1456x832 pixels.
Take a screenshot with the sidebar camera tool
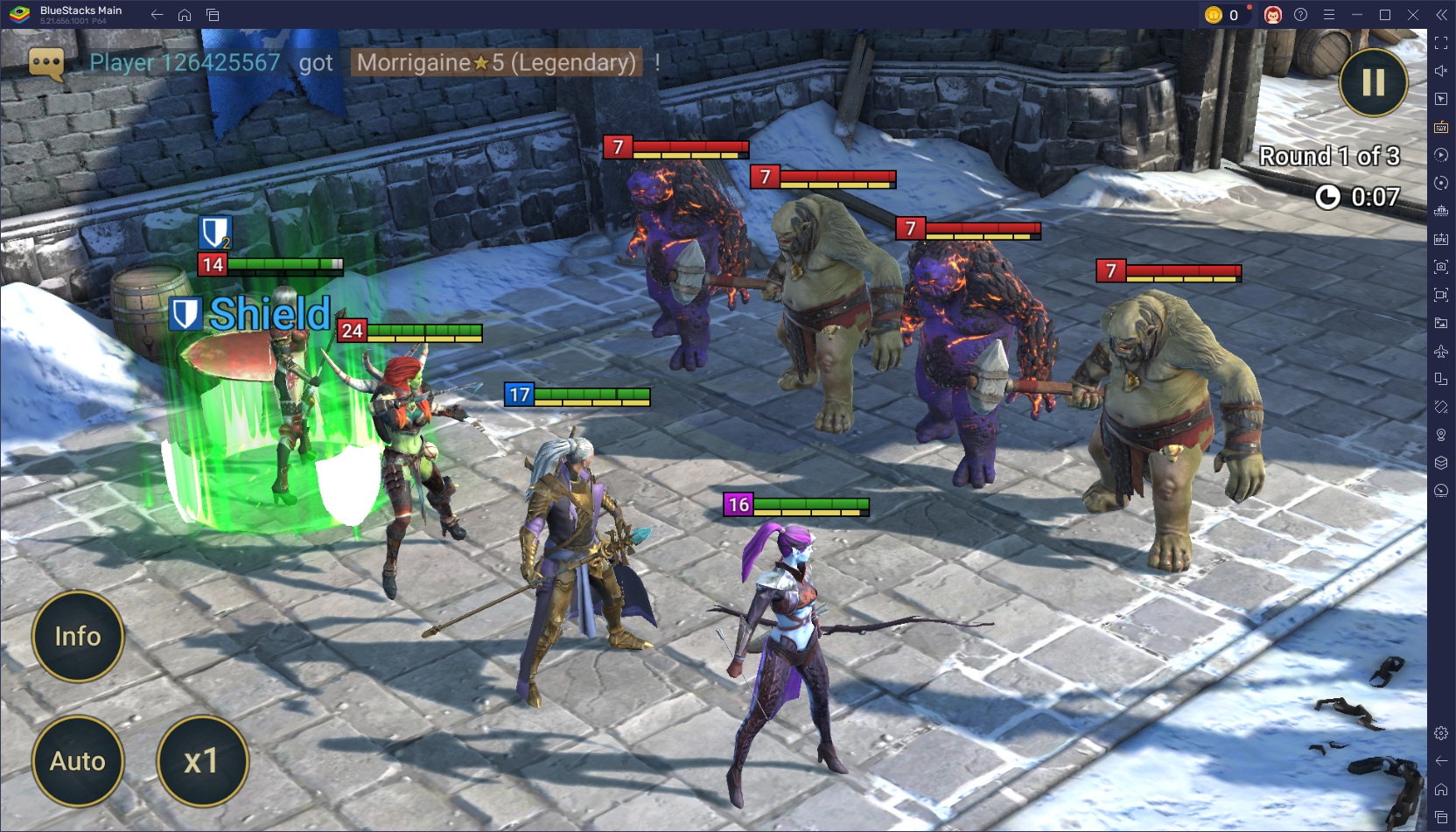pos(1440,265)
